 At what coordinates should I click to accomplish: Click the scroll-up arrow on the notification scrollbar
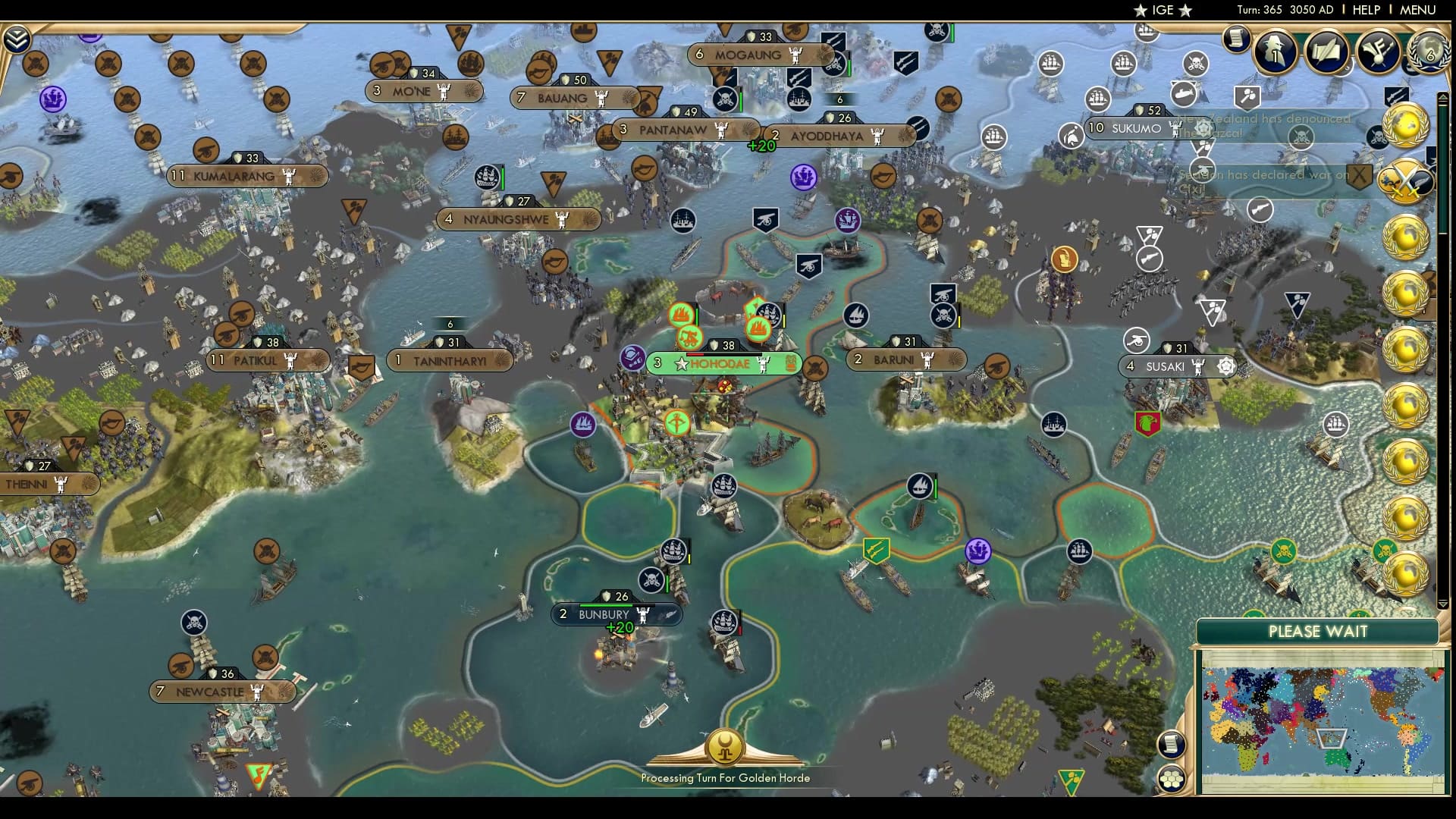coord(1442,97)
